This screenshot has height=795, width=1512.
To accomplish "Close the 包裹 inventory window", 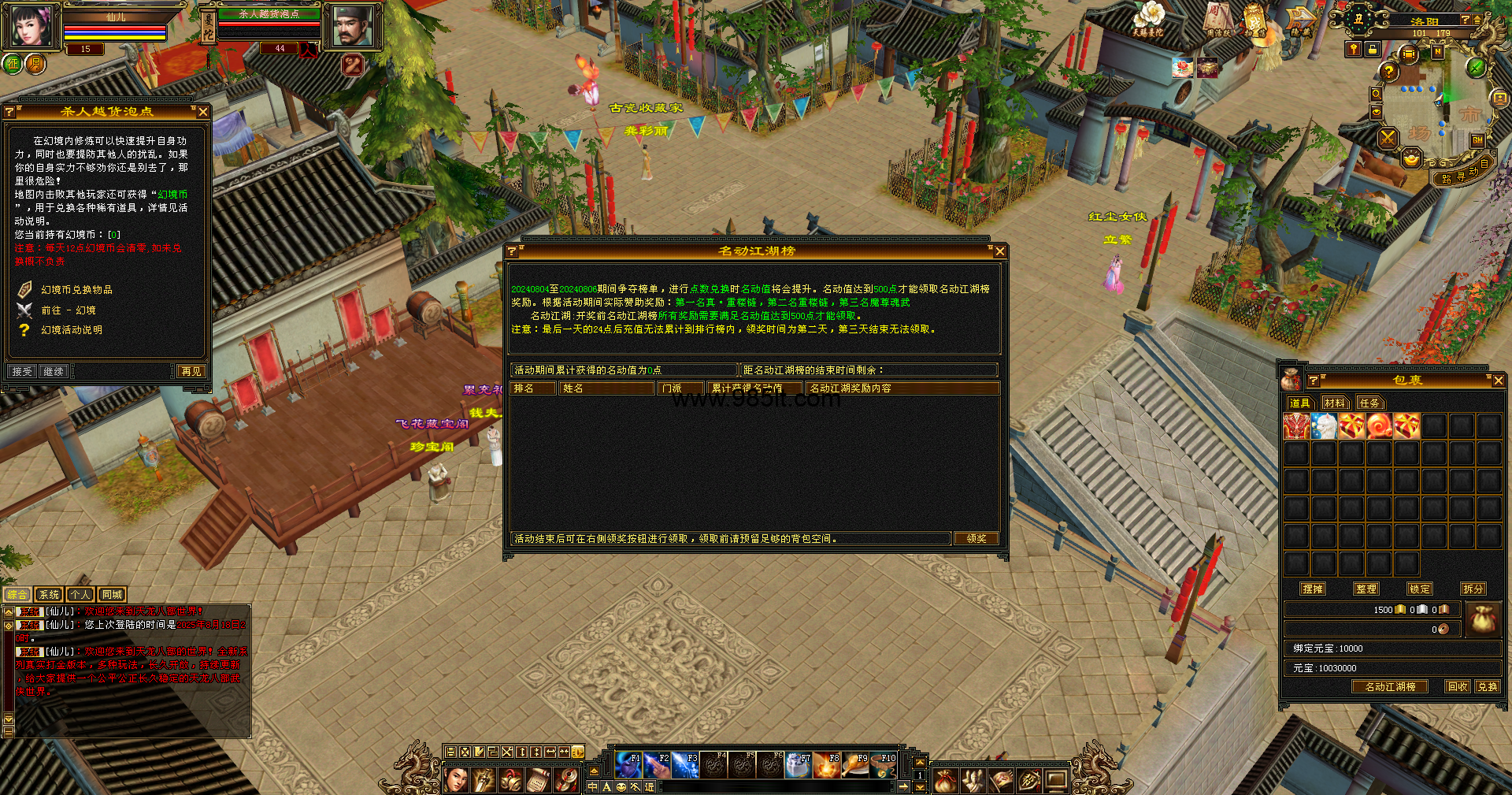I will point(1498,381).
